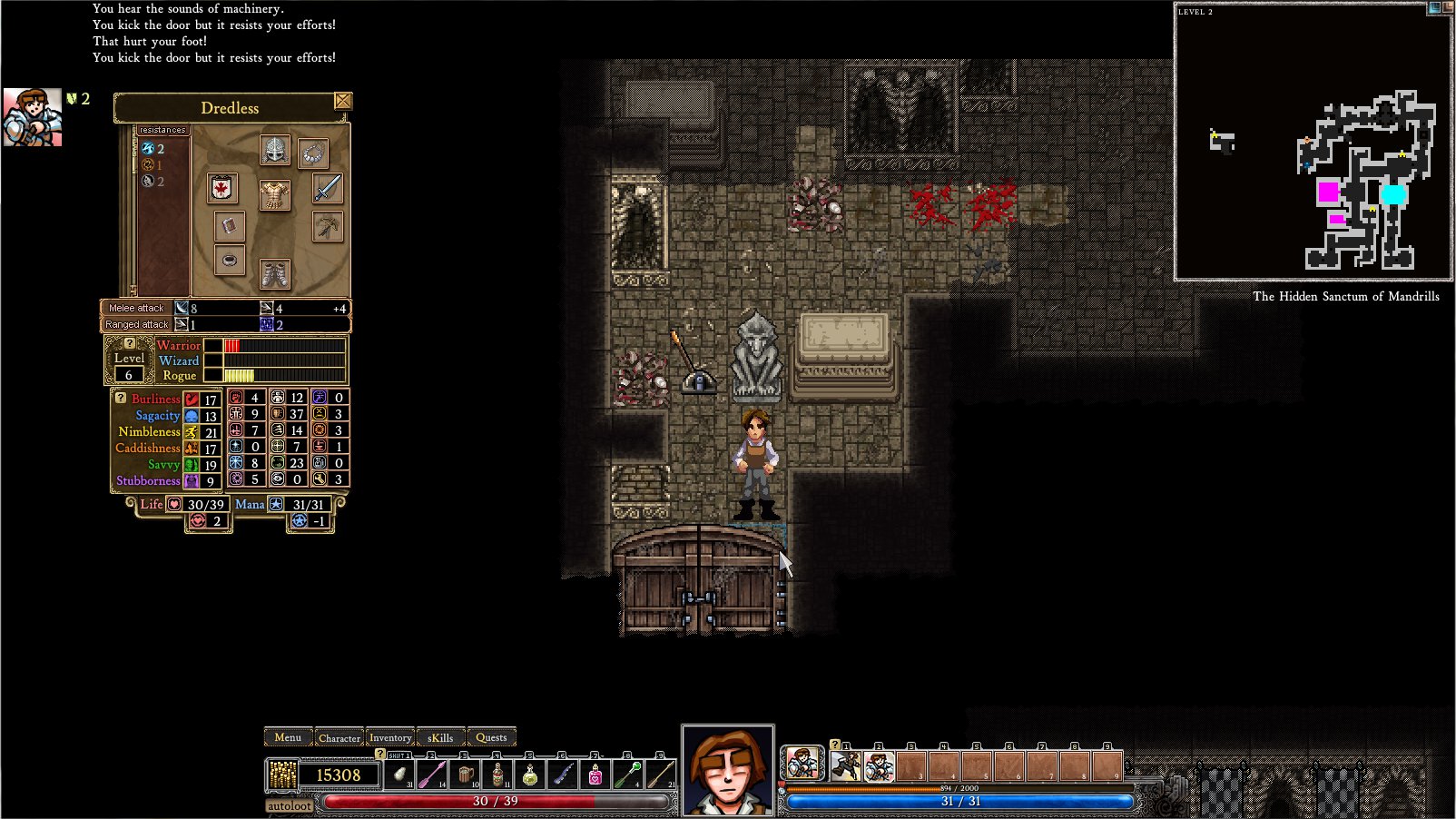Click the hero buff portrait at top-left
The height and width of the screenshot is (819, 1456).
(x=32, y=117)
